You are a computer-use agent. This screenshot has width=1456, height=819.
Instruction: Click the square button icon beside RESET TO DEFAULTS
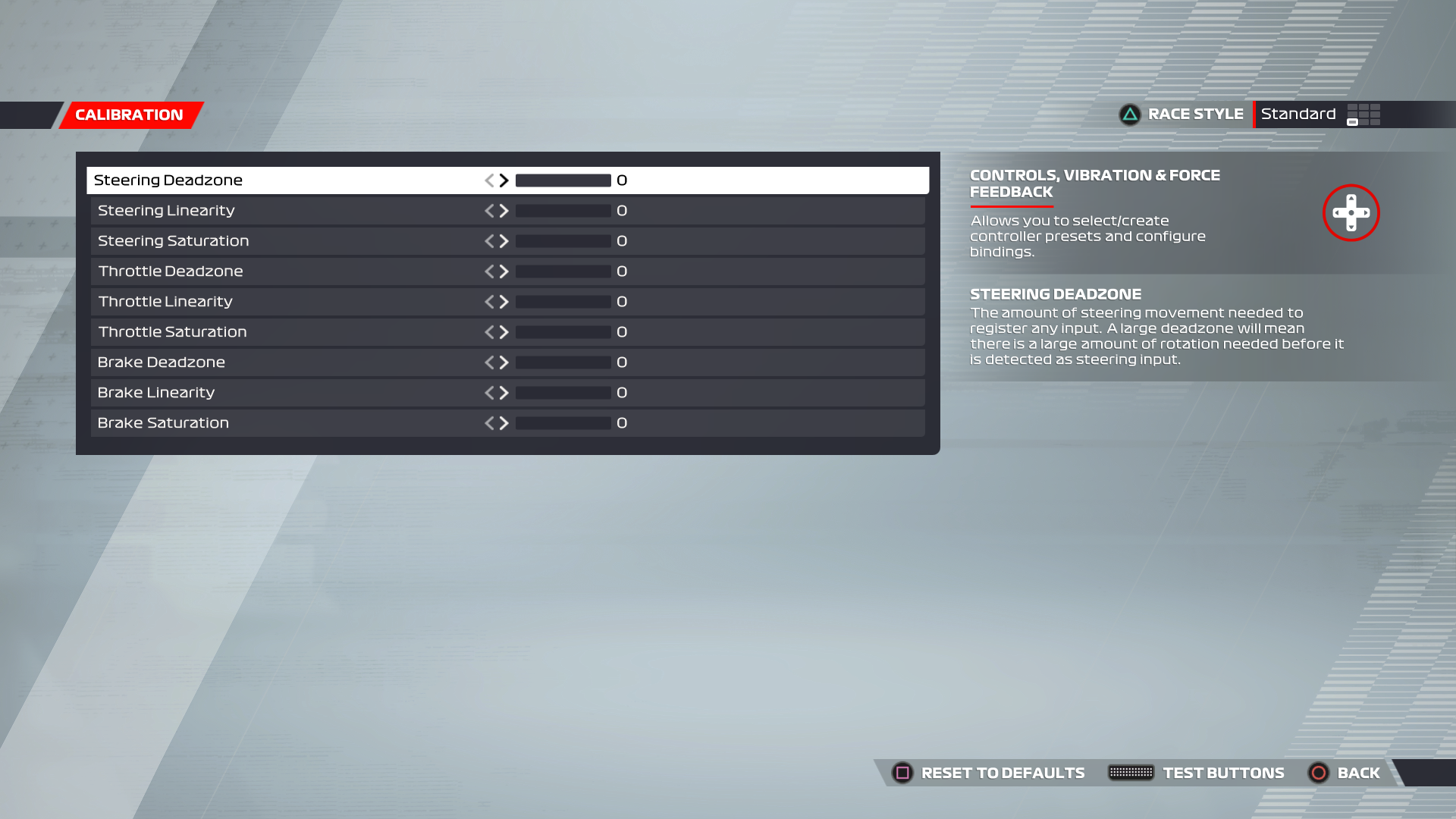click(902, 773)
